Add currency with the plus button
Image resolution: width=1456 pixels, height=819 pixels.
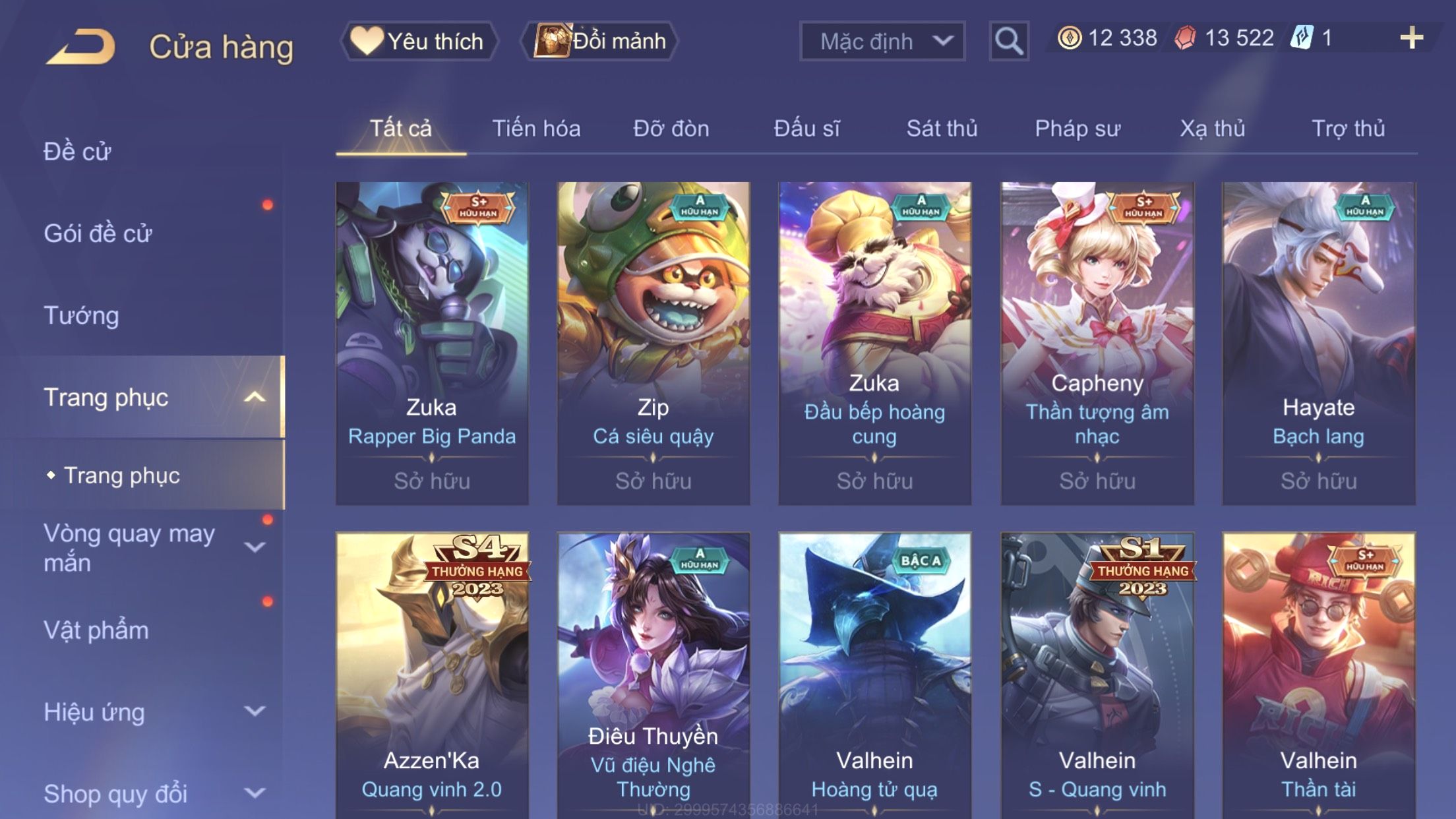click(x=1411, y=38)
